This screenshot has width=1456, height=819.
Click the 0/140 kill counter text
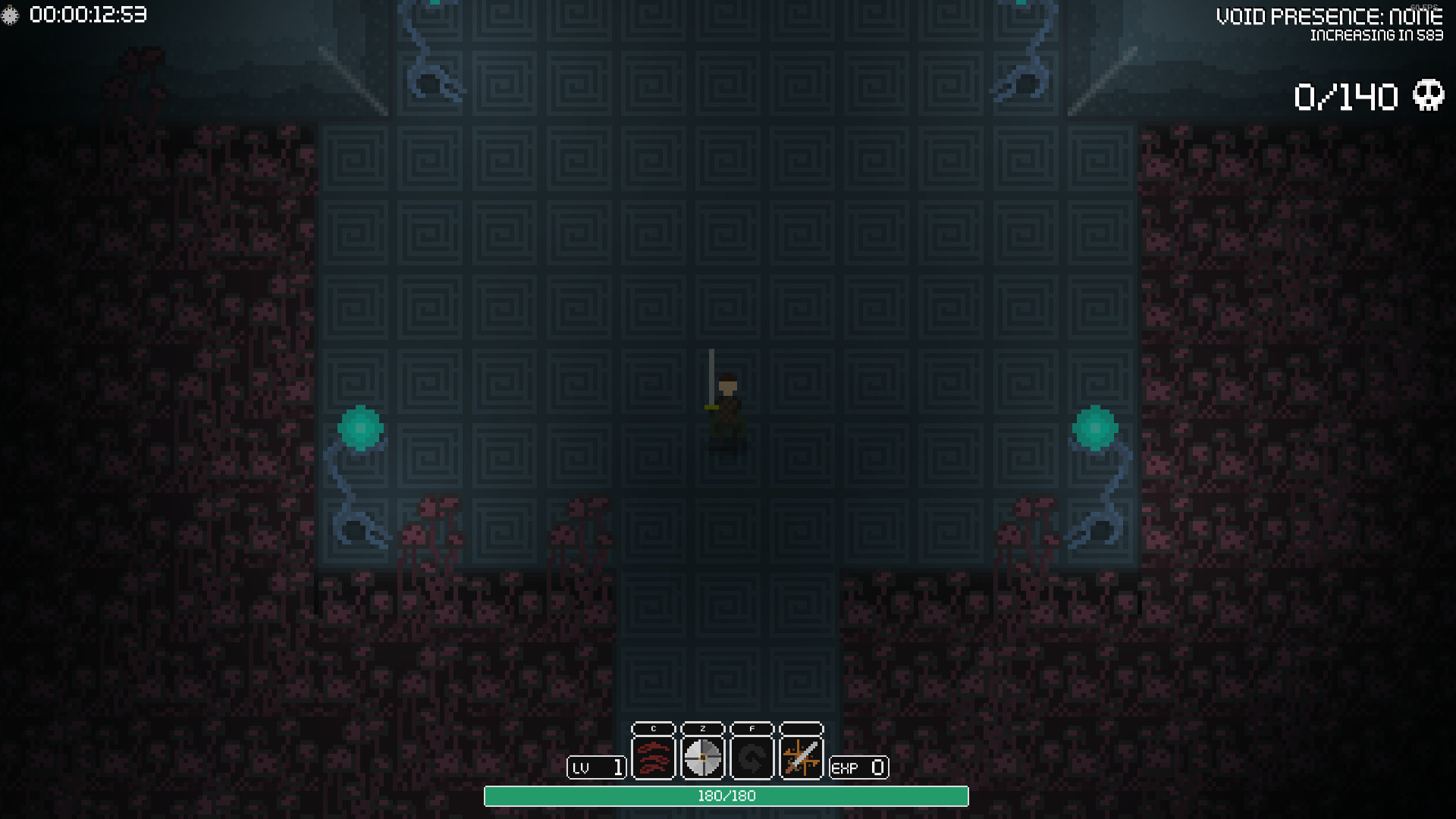tap(1346, 95)
